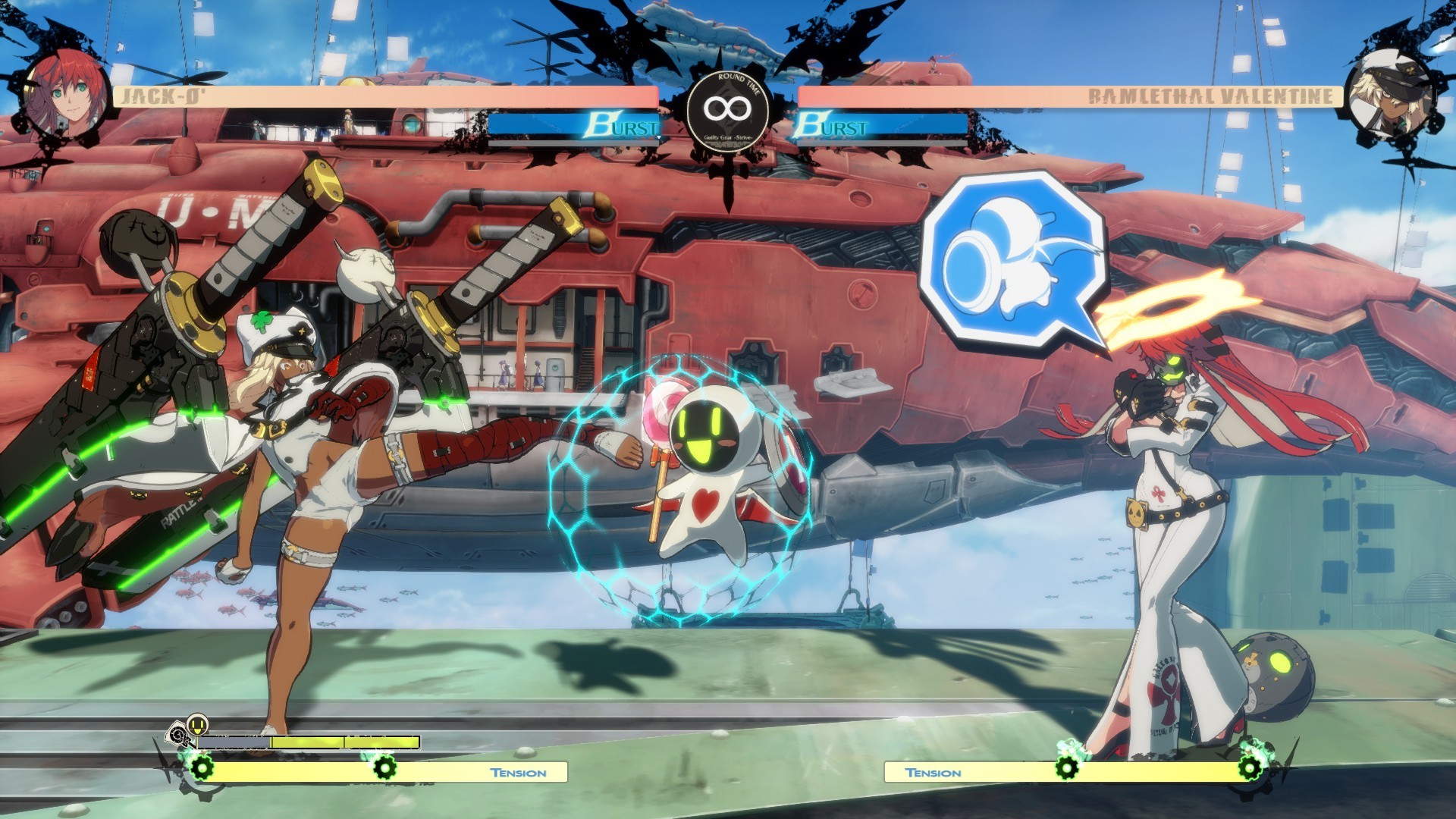Image resolution: width=1456 pixels, height=819 pixels.
Task: Select the RAMLETHAL VALENTINE name banner
Action: (1210, 96)
